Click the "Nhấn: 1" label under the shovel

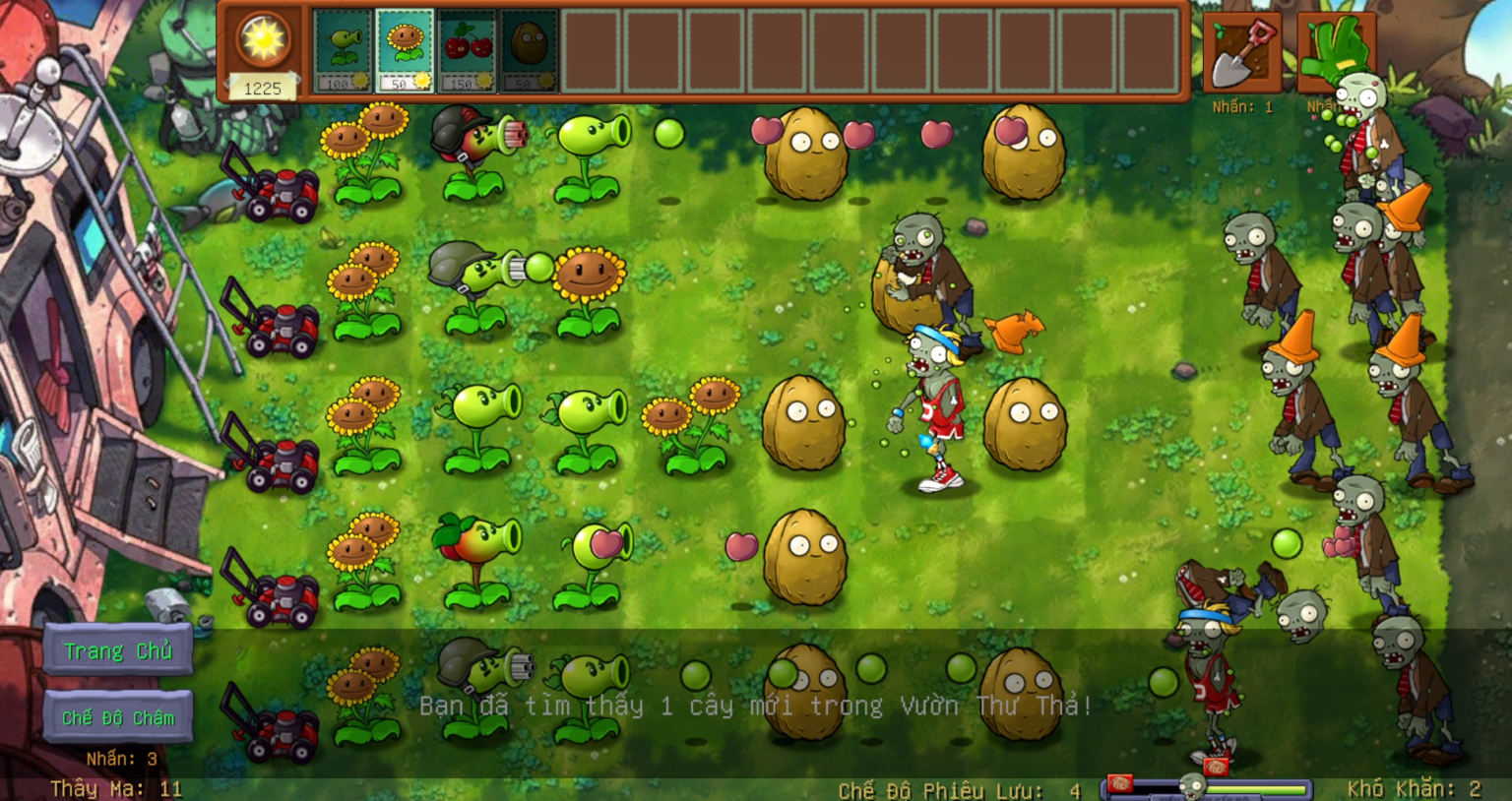coord(1242,106)
